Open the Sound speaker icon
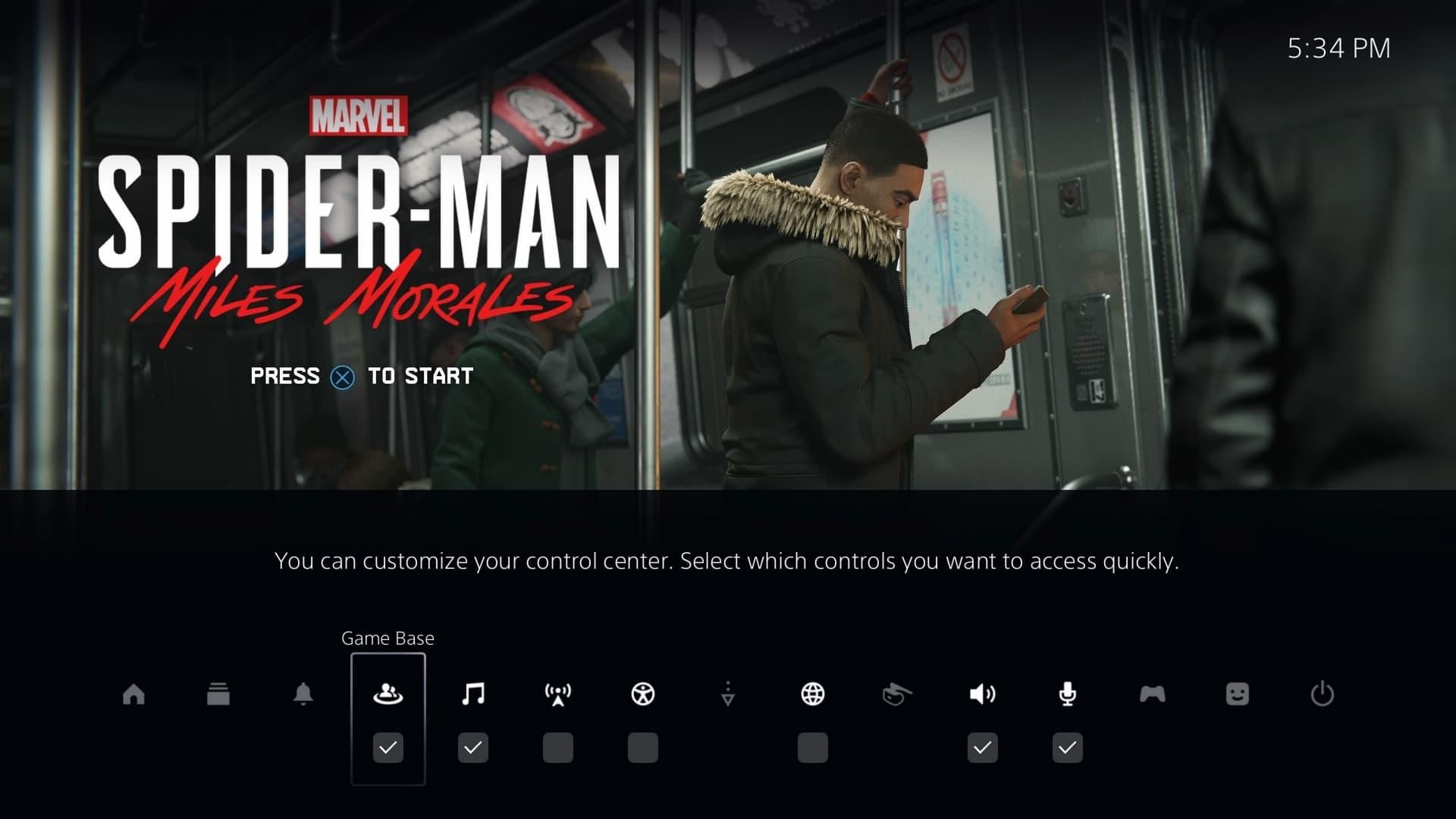 (983, 695)
